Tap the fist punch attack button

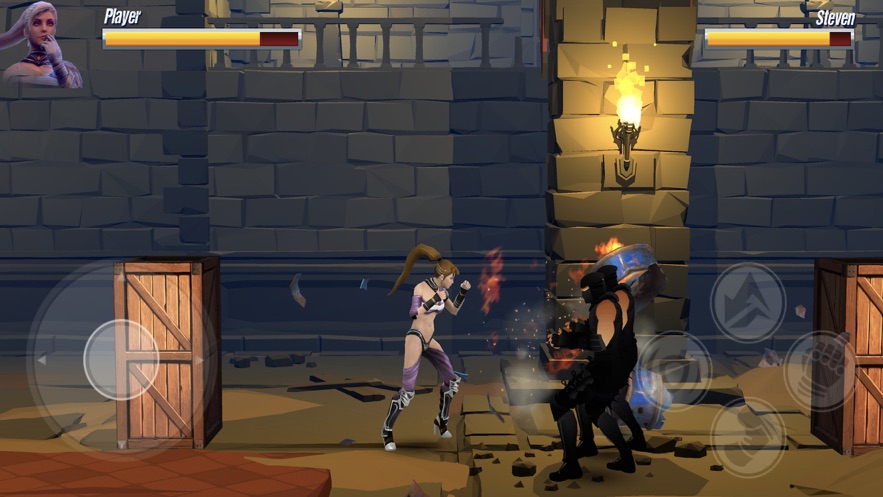click(819, 371)
